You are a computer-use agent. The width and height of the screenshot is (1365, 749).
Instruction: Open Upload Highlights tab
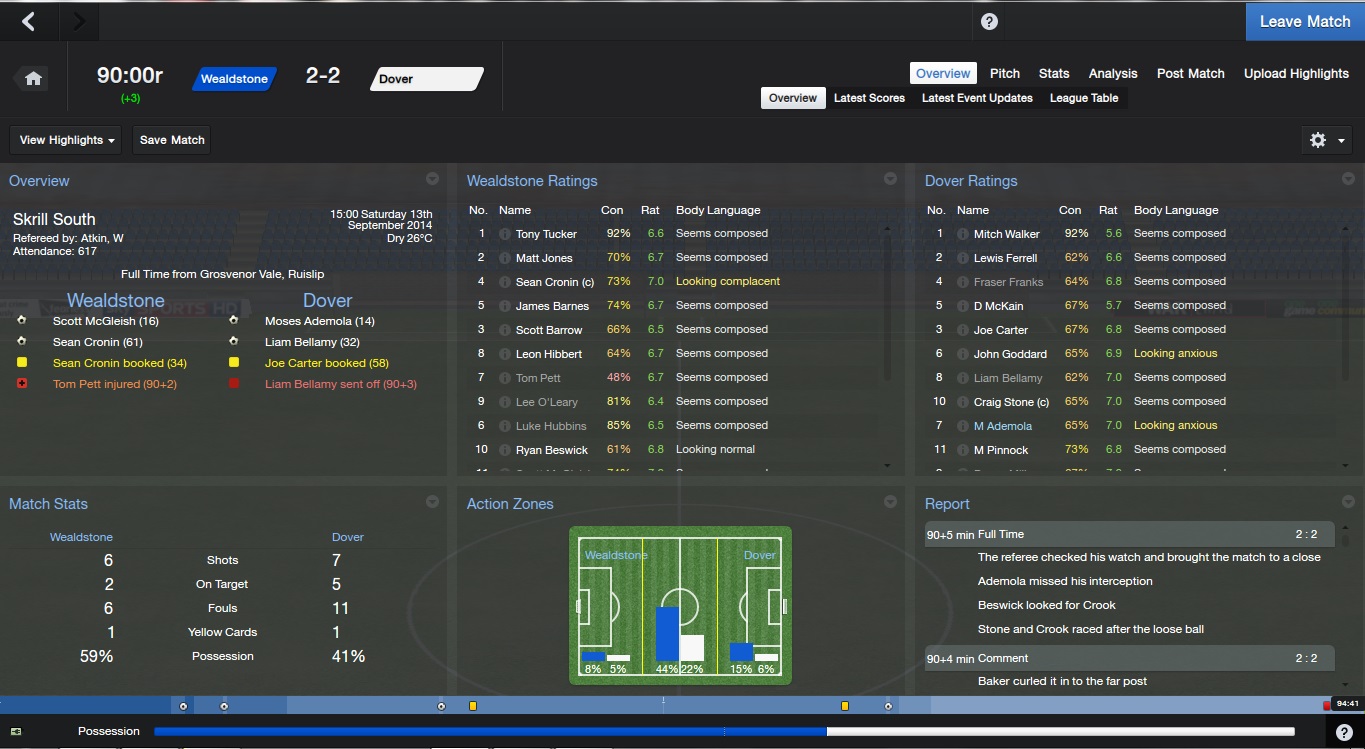click(x=1296, y=73)
